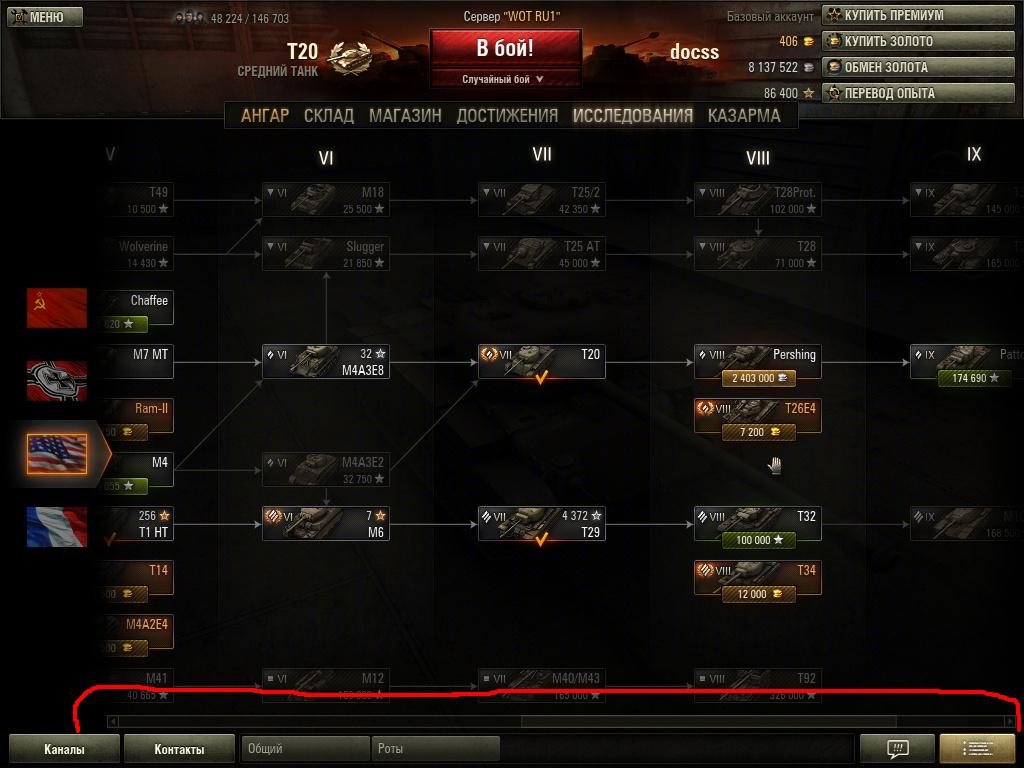Choose the French nation flag
1024x768 pixels.
[x=57, y=527]
